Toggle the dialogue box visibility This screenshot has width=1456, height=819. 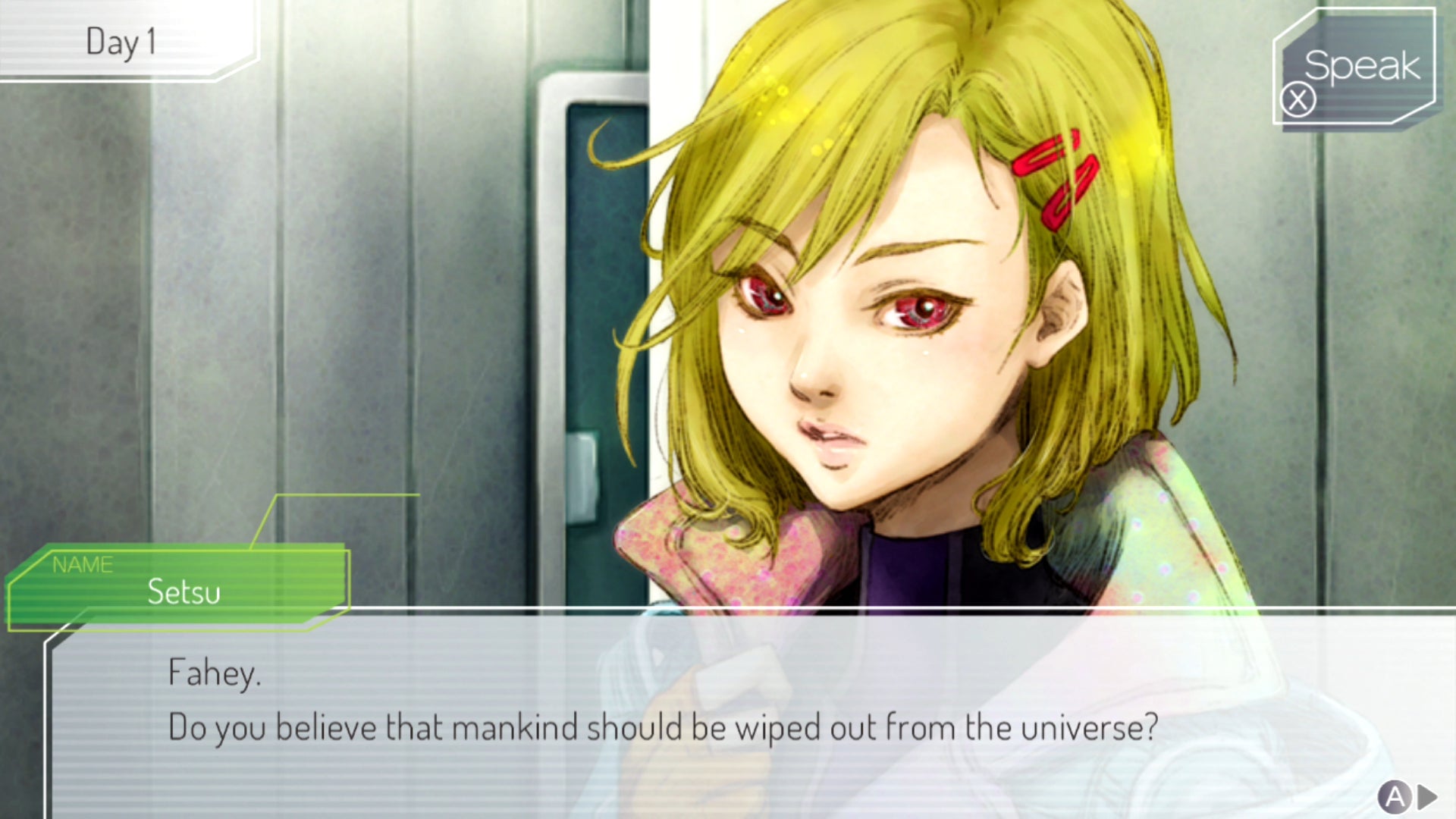point(728,713)
